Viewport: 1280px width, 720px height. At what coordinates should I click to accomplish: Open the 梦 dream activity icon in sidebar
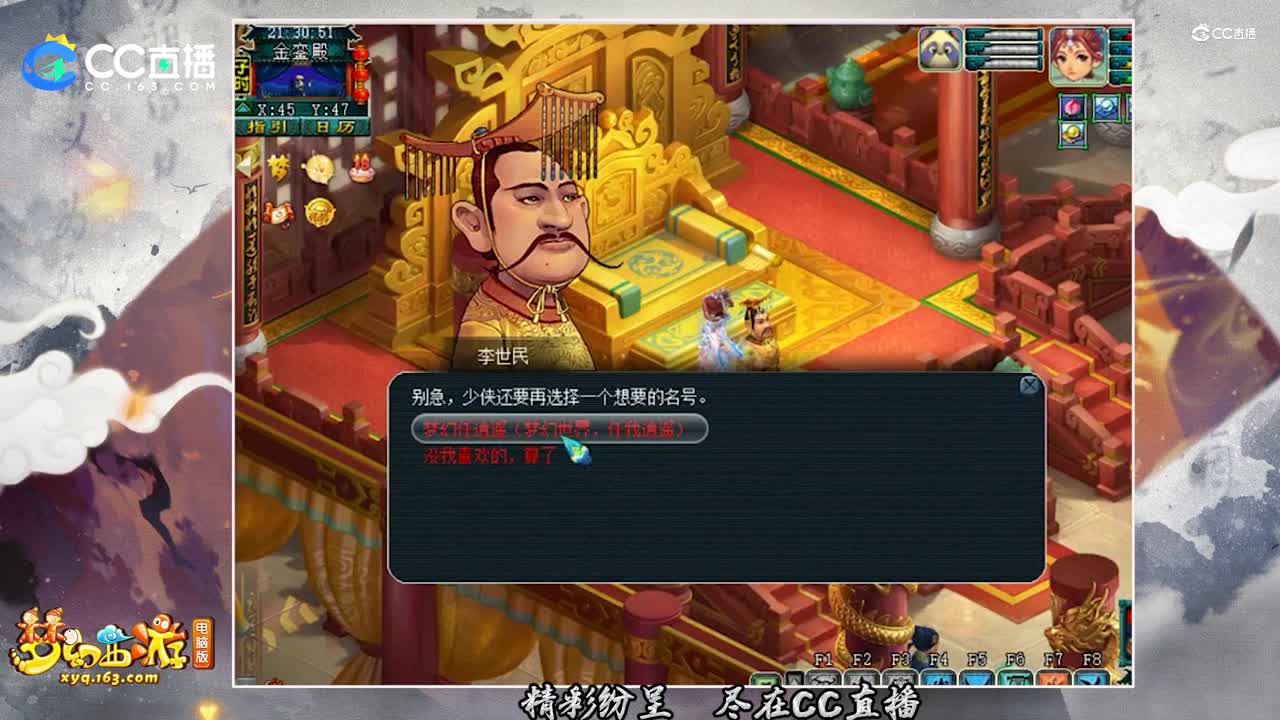pos(279,166)
